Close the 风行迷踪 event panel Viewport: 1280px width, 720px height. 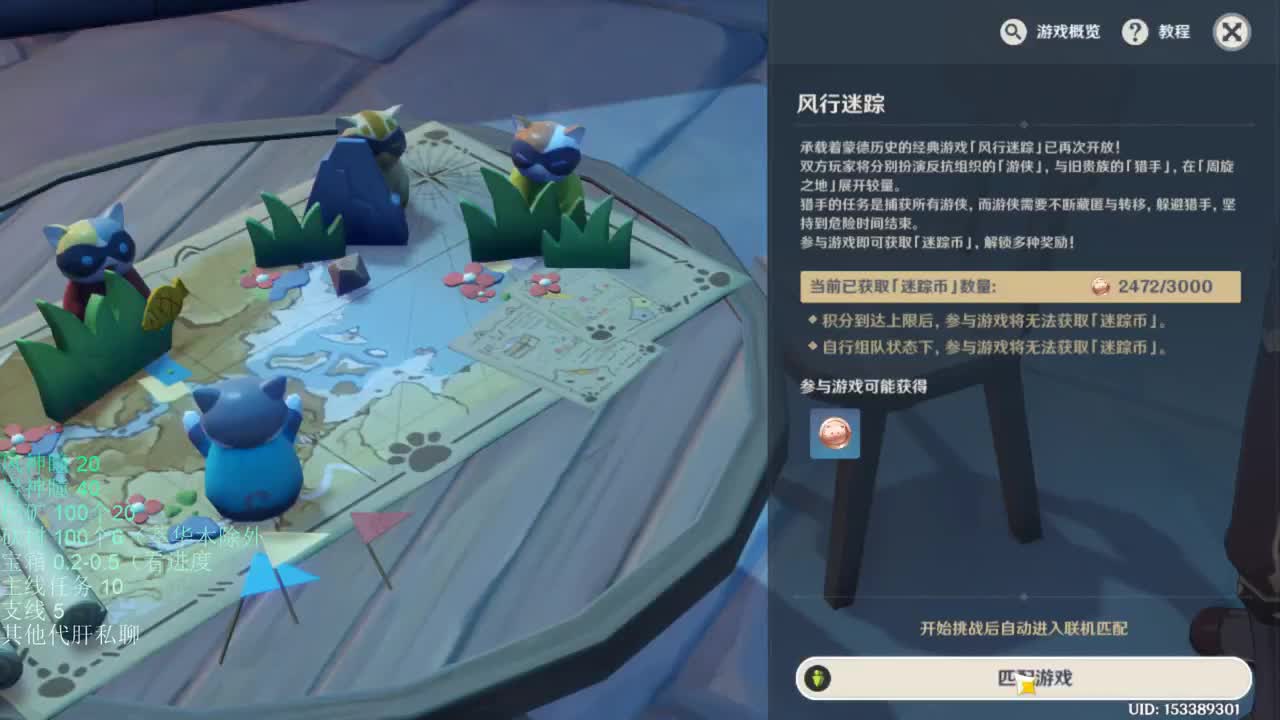1231,31
